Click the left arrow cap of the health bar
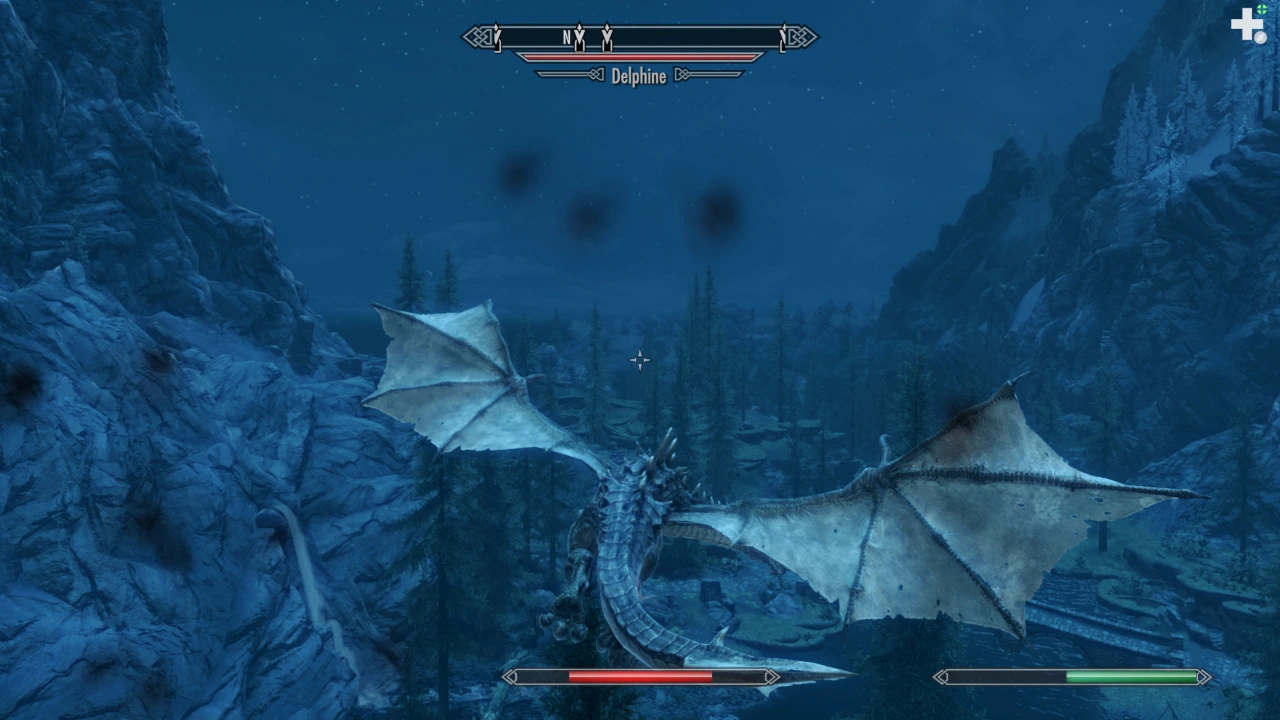 coord(511,677)
